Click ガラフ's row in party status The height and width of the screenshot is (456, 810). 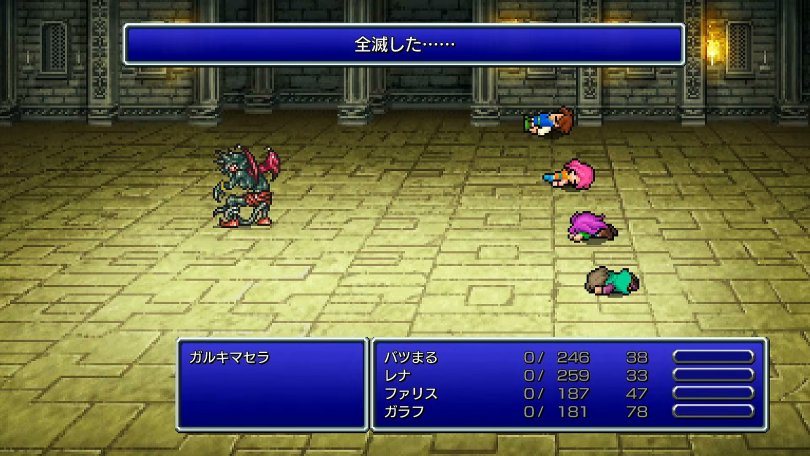(x=404, y=411)
